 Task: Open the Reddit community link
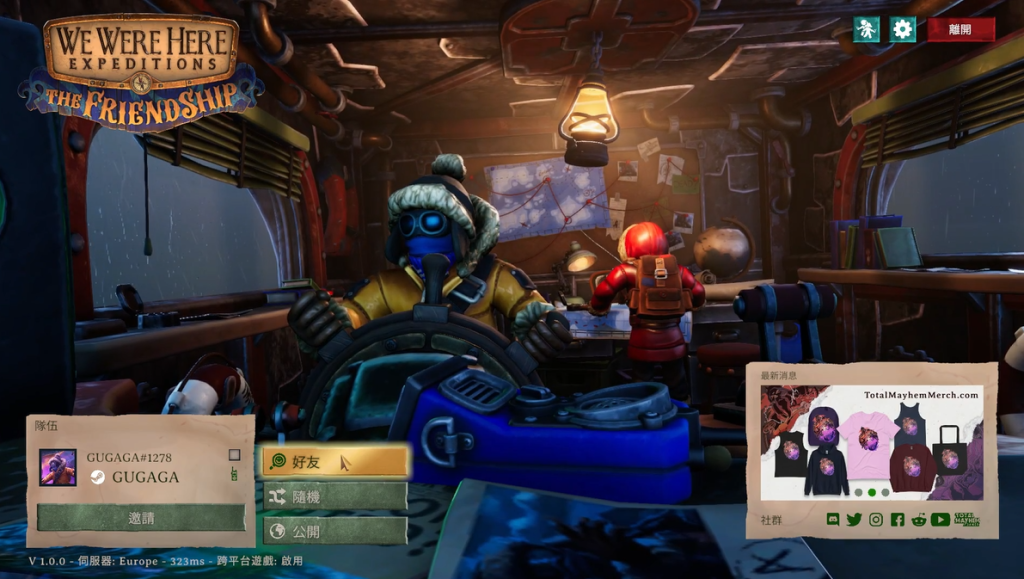coord(918,520)
